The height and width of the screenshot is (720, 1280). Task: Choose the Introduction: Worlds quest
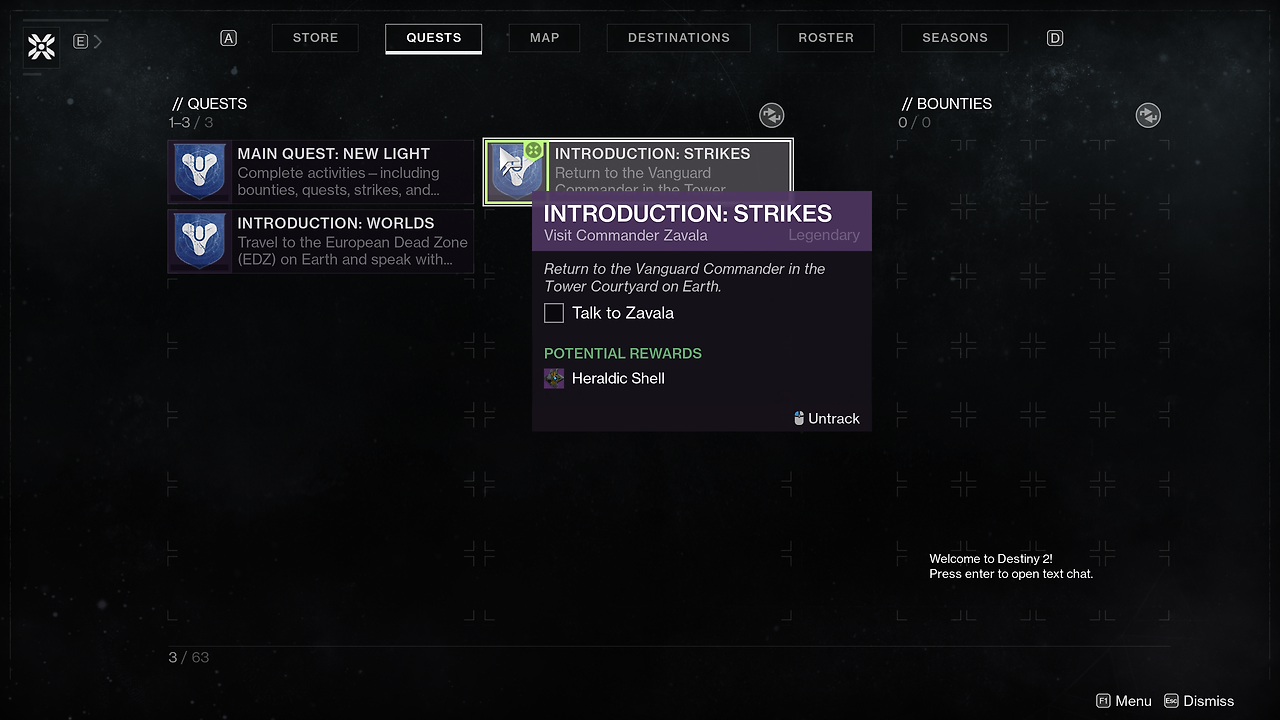(x=321, y=241)
